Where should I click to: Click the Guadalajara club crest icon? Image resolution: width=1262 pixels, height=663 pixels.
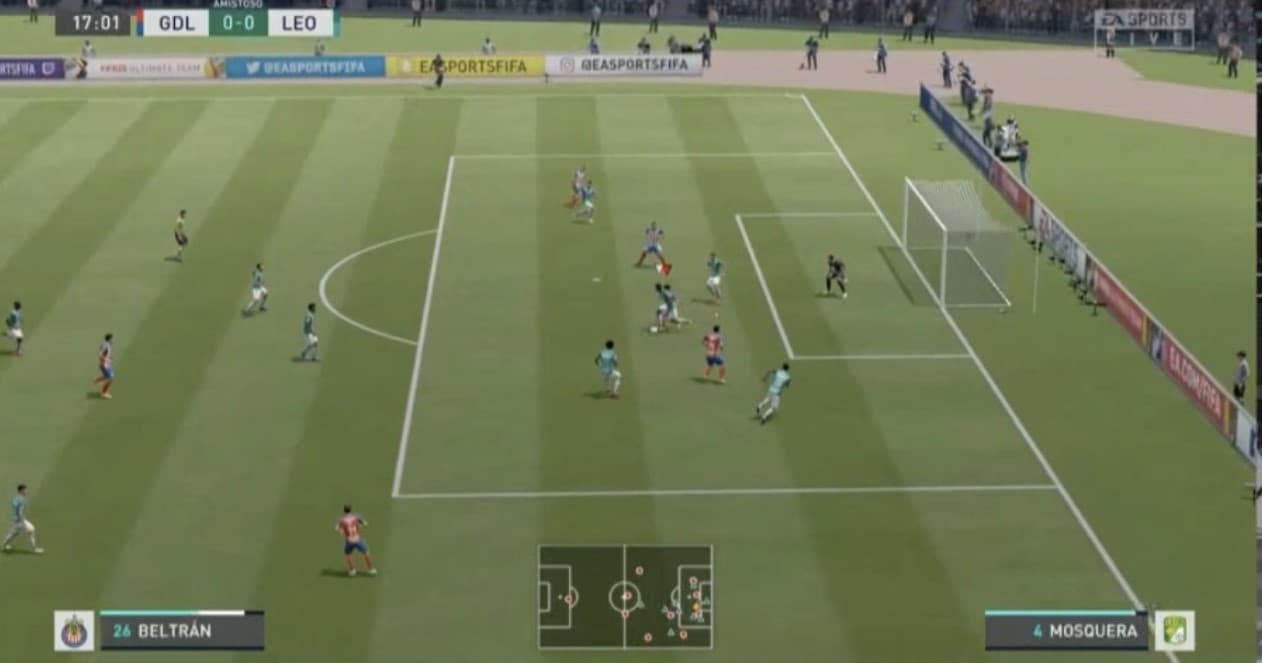74,631
